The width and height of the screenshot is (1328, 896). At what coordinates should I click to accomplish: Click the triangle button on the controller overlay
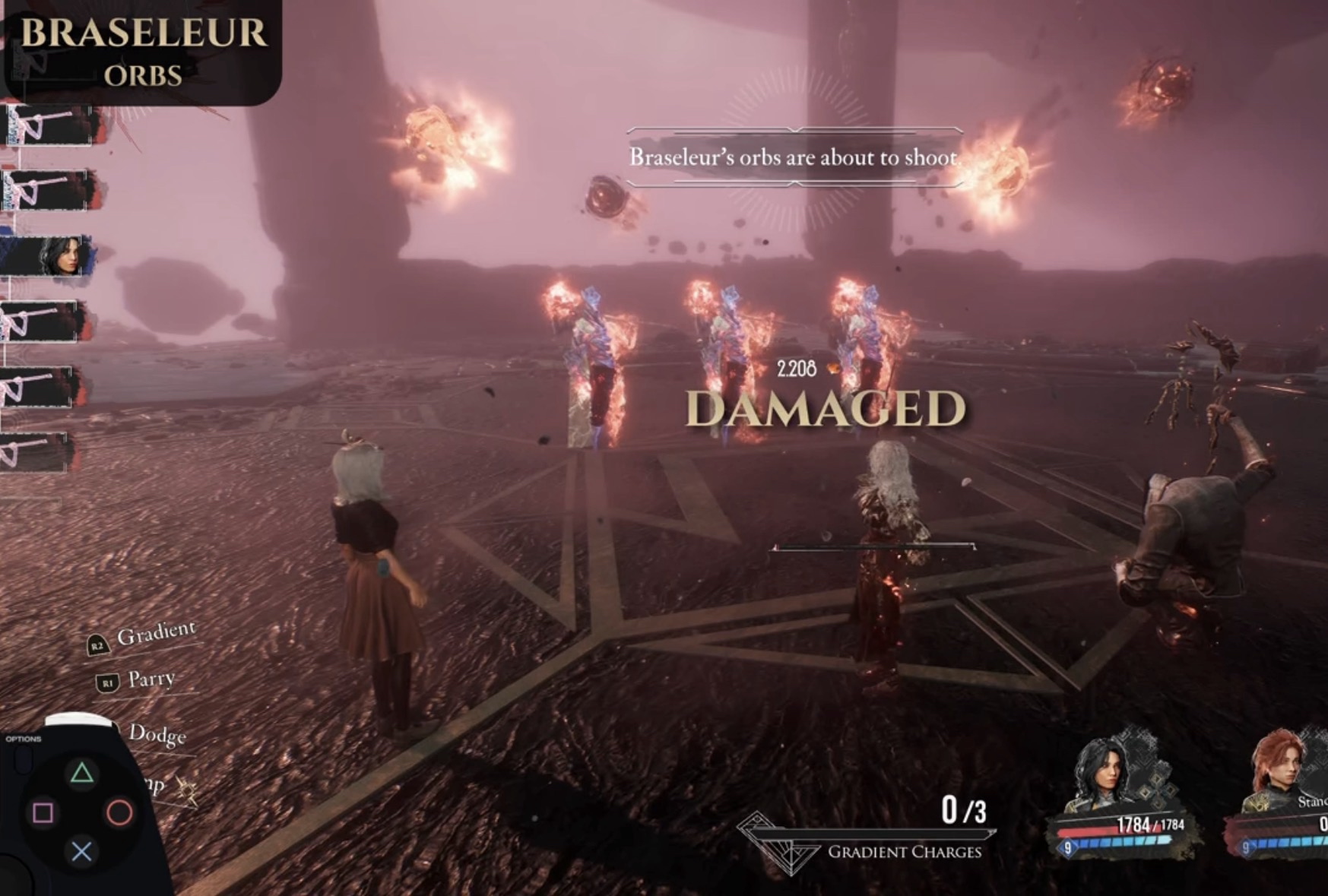[x=82, y=774]
